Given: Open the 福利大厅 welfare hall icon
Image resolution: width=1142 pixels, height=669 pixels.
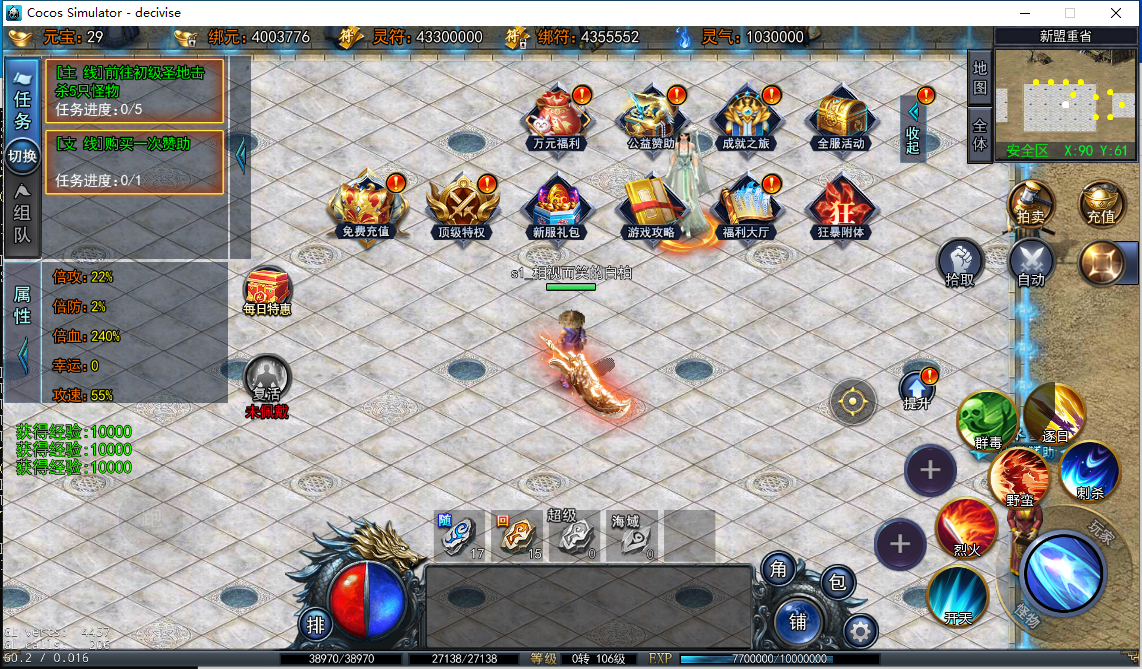Looking at the screenshot, I should (745, 207).
